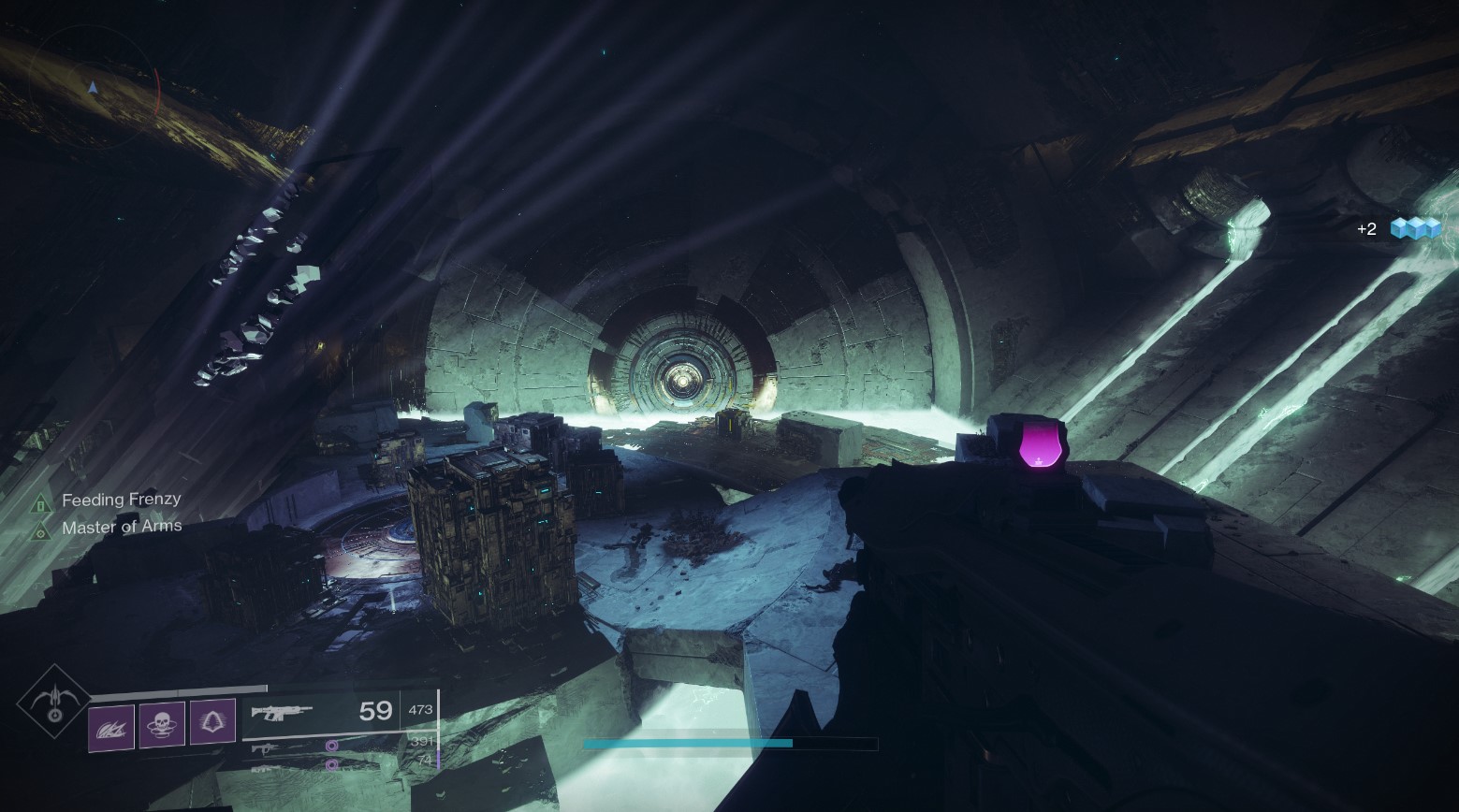The image size is (1459, 812).
Task: Click the Master of Arms text label
Action: pos(122,526)
